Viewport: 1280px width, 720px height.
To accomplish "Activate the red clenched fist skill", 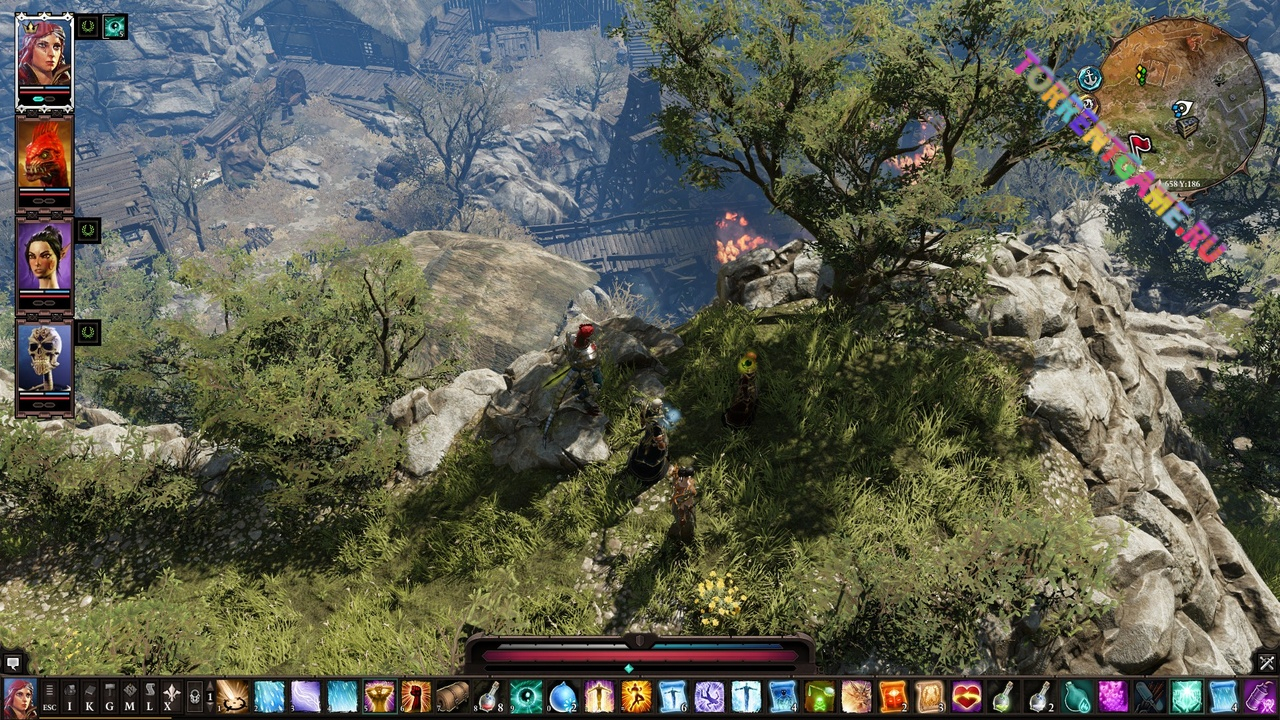I will (416, 696).
